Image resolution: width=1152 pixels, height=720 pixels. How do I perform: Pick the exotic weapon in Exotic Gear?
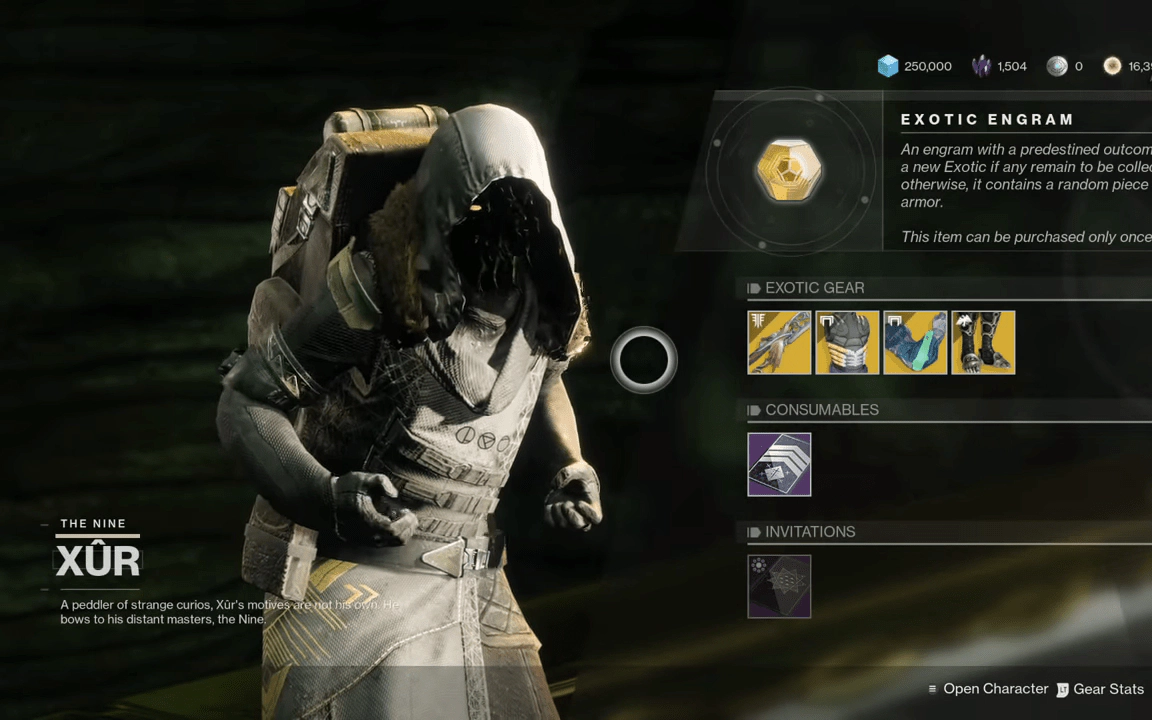pos(779,342)
